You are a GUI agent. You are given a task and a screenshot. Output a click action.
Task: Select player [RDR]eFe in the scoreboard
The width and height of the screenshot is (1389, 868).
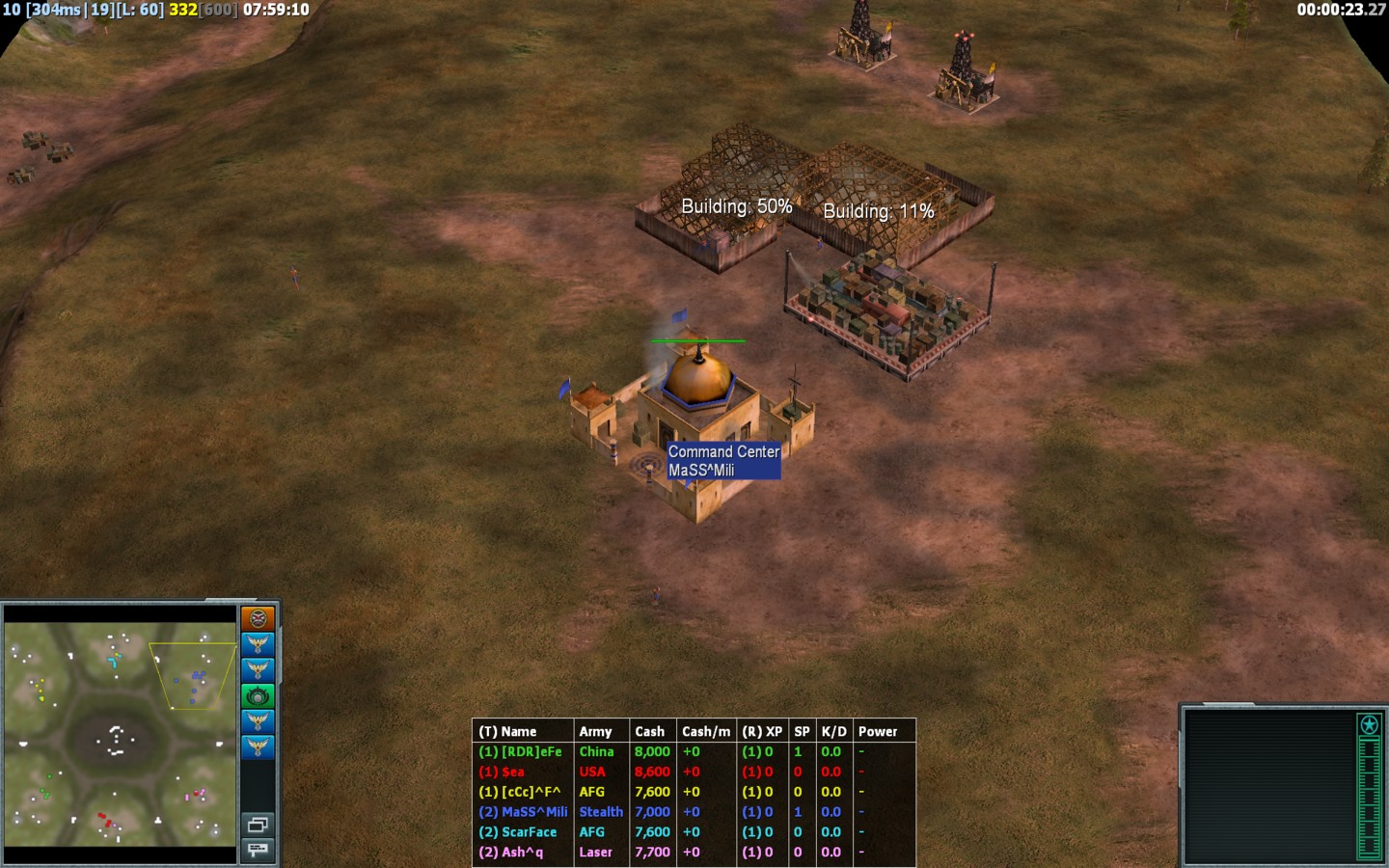pyautogui.click(x=521, y=752)
